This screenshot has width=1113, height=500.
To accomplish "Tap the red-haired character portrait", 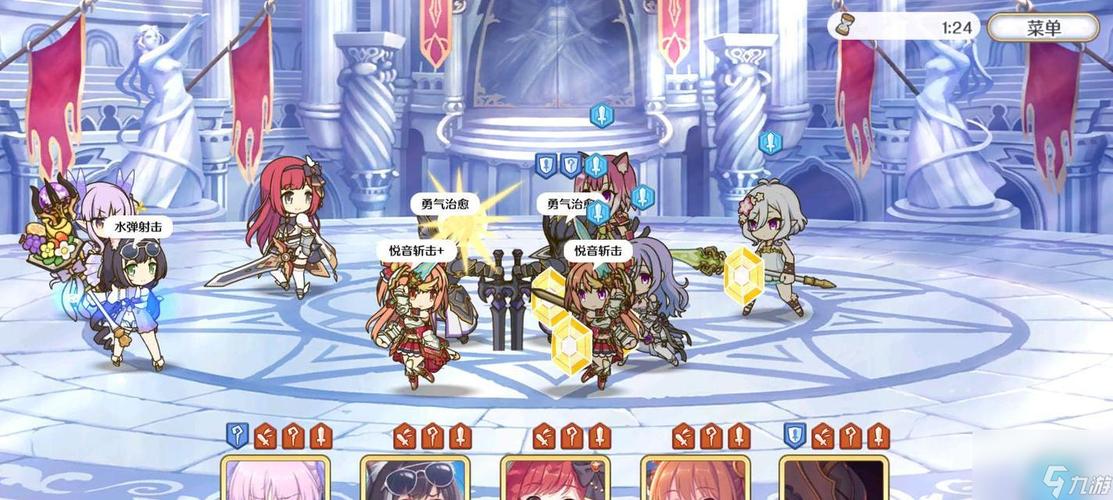I will (554, 480).
